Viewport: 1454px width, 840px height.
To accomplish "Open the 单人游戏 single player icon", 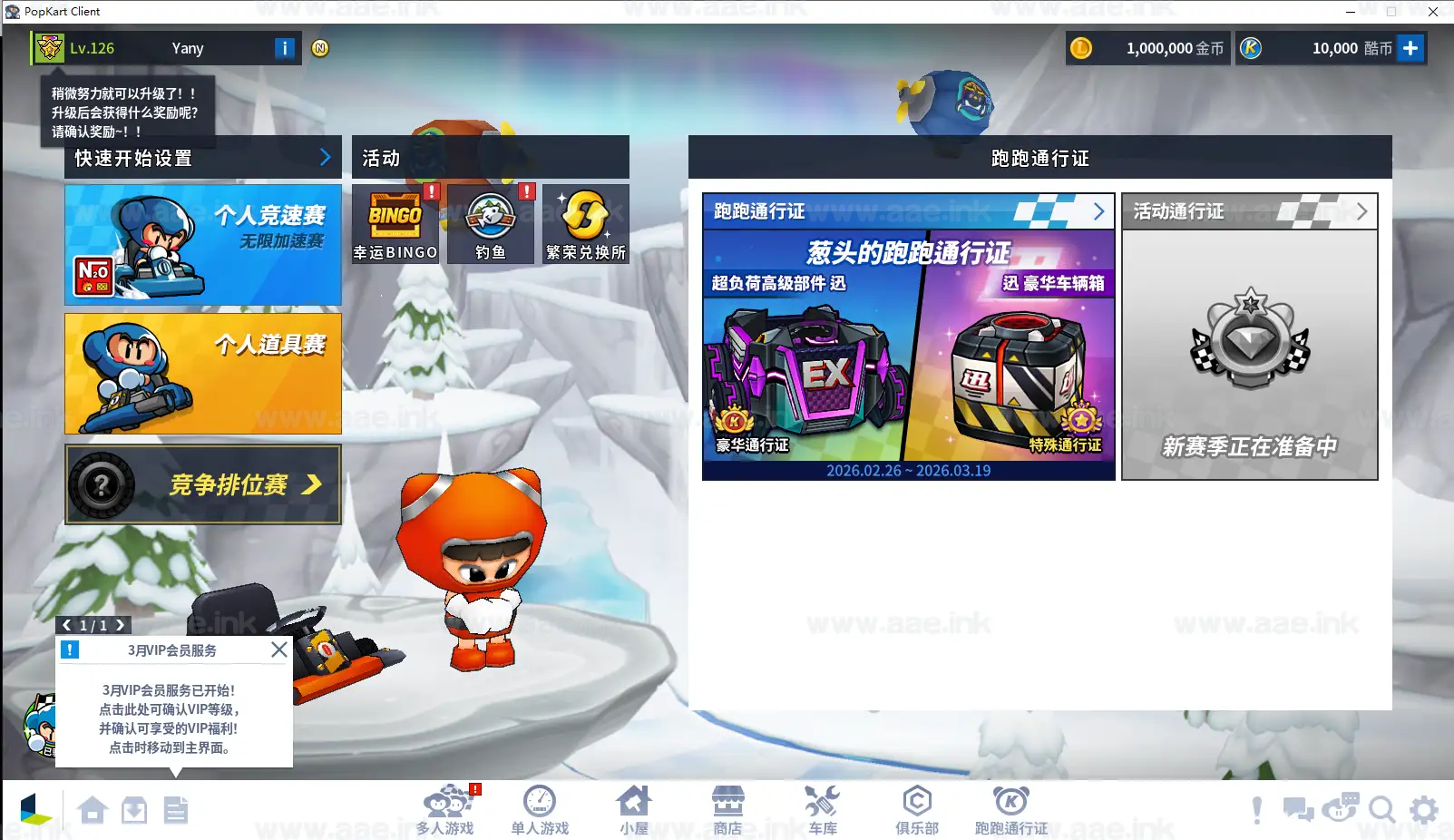I will click(540, 806).
